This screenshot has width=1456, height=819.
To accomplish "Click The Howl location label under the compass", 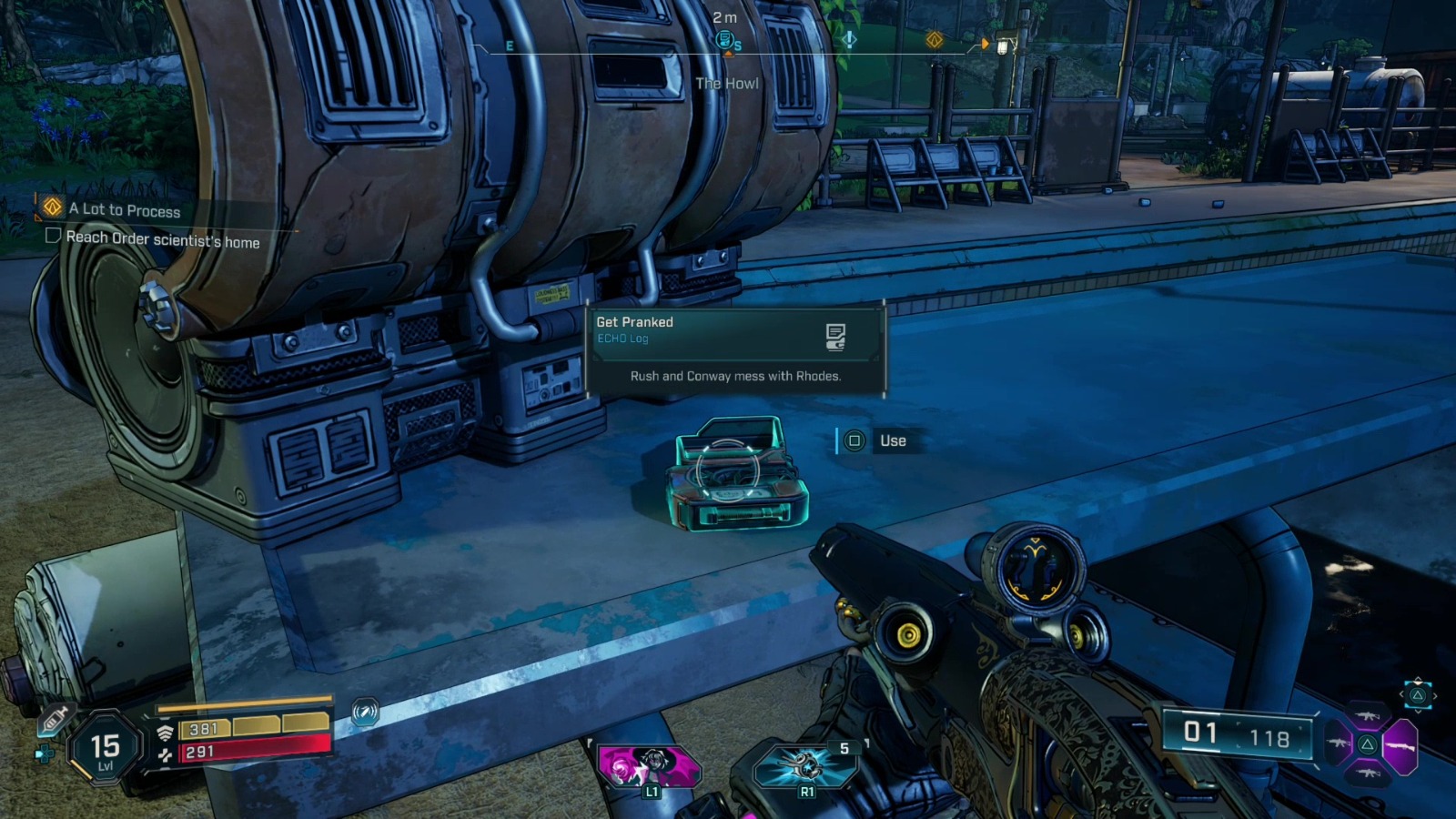I will 728,83.
